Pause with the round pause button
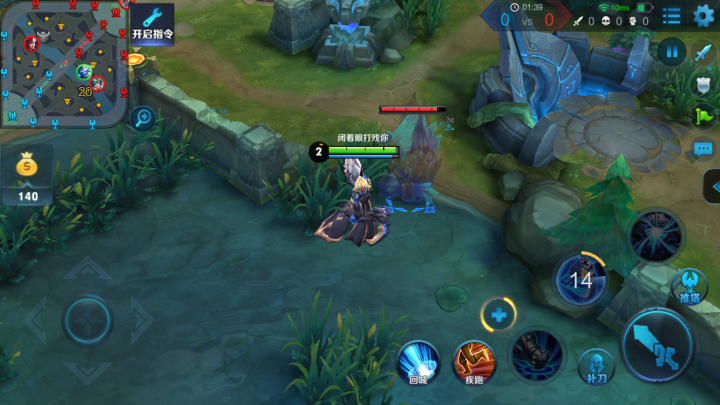Viewport: 720px width, 405px height. click(671, 50)
